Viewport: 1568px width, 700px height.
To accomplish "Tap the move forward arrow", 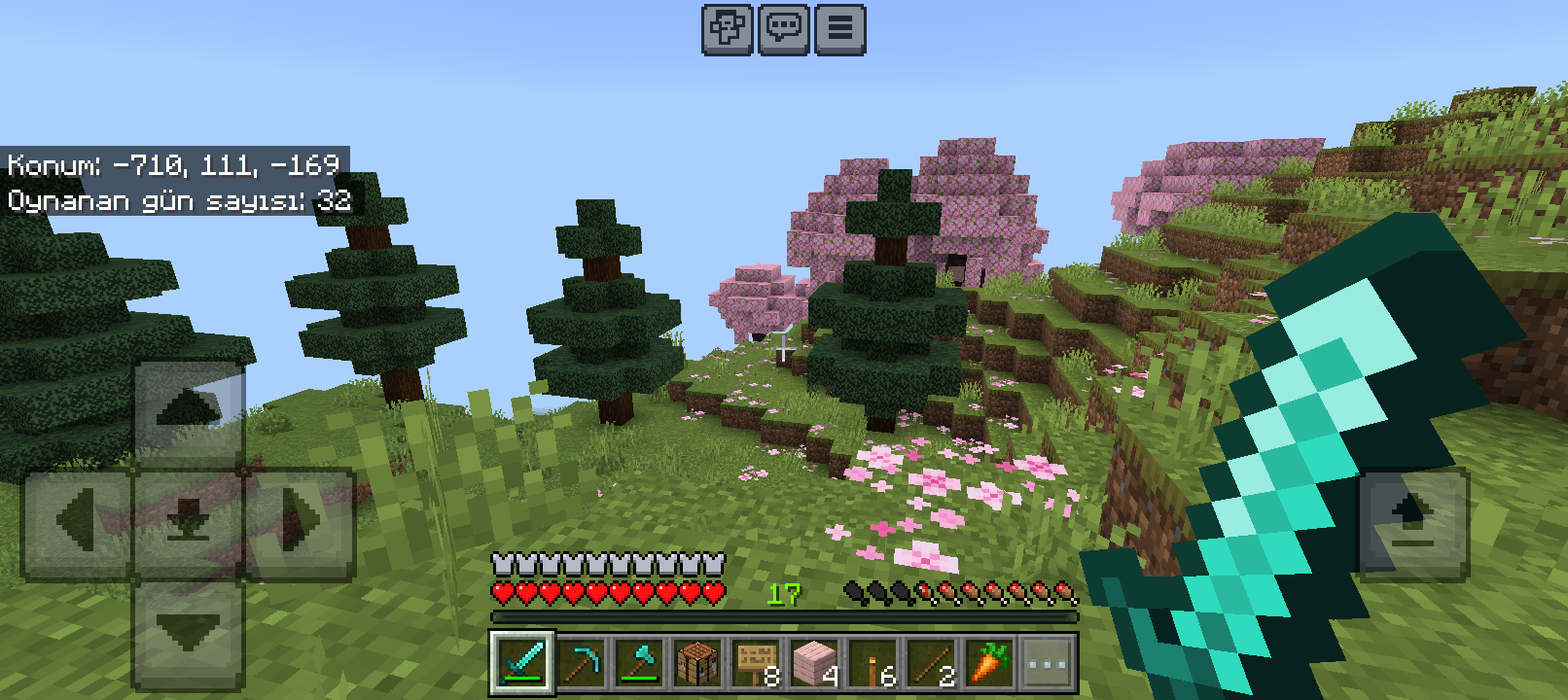I will pos(189,411).
